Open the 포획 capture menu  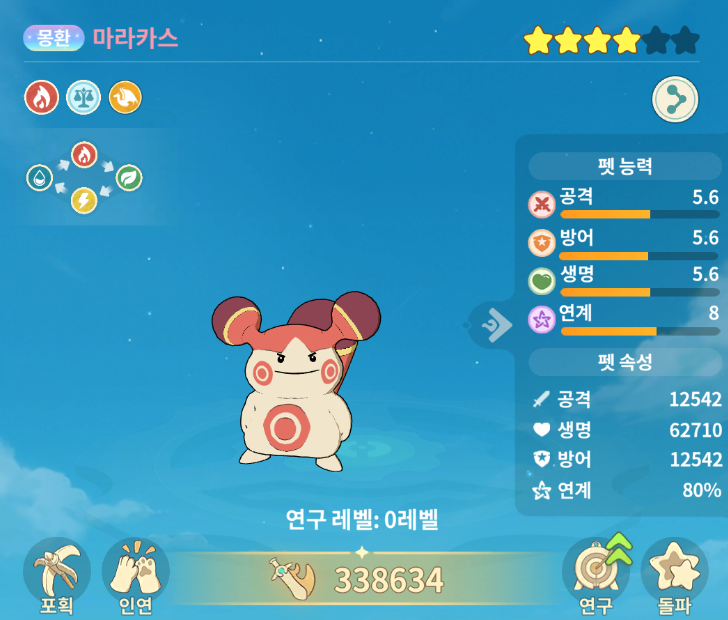[x=56, y=574]
